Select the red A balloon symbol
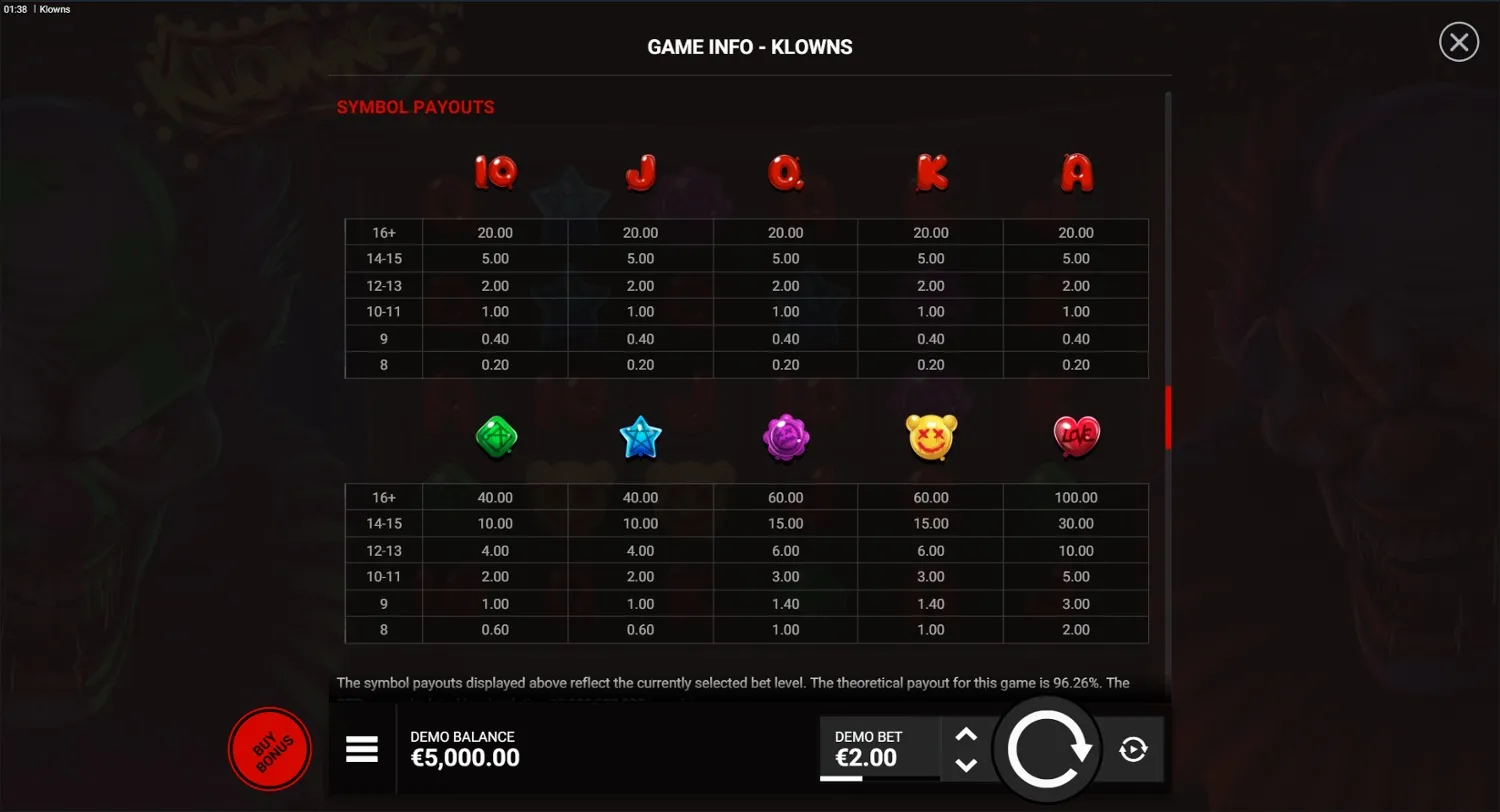 point(1076,172)
